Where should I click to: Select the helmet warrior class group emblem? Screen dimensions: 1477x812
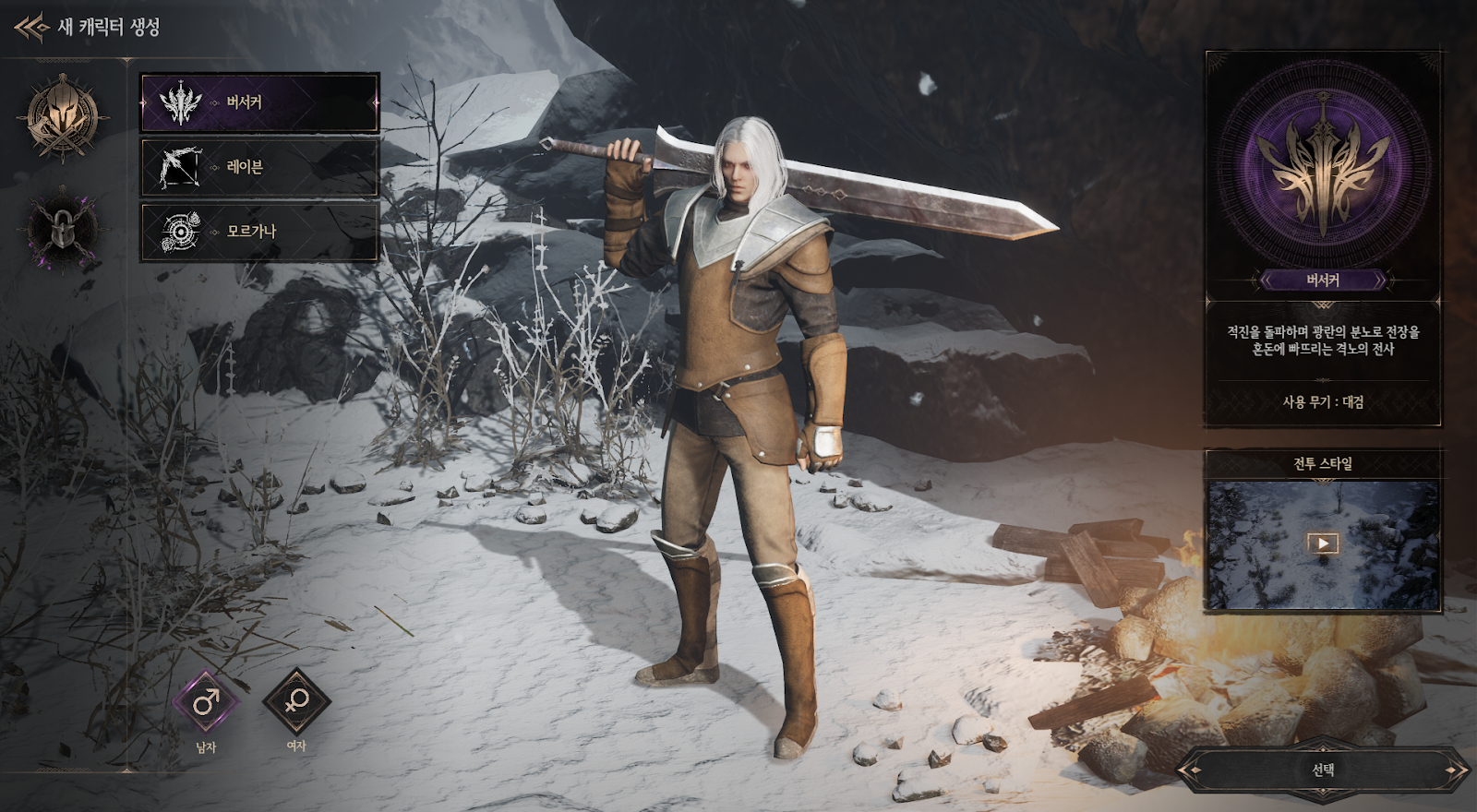pos(62,118)
